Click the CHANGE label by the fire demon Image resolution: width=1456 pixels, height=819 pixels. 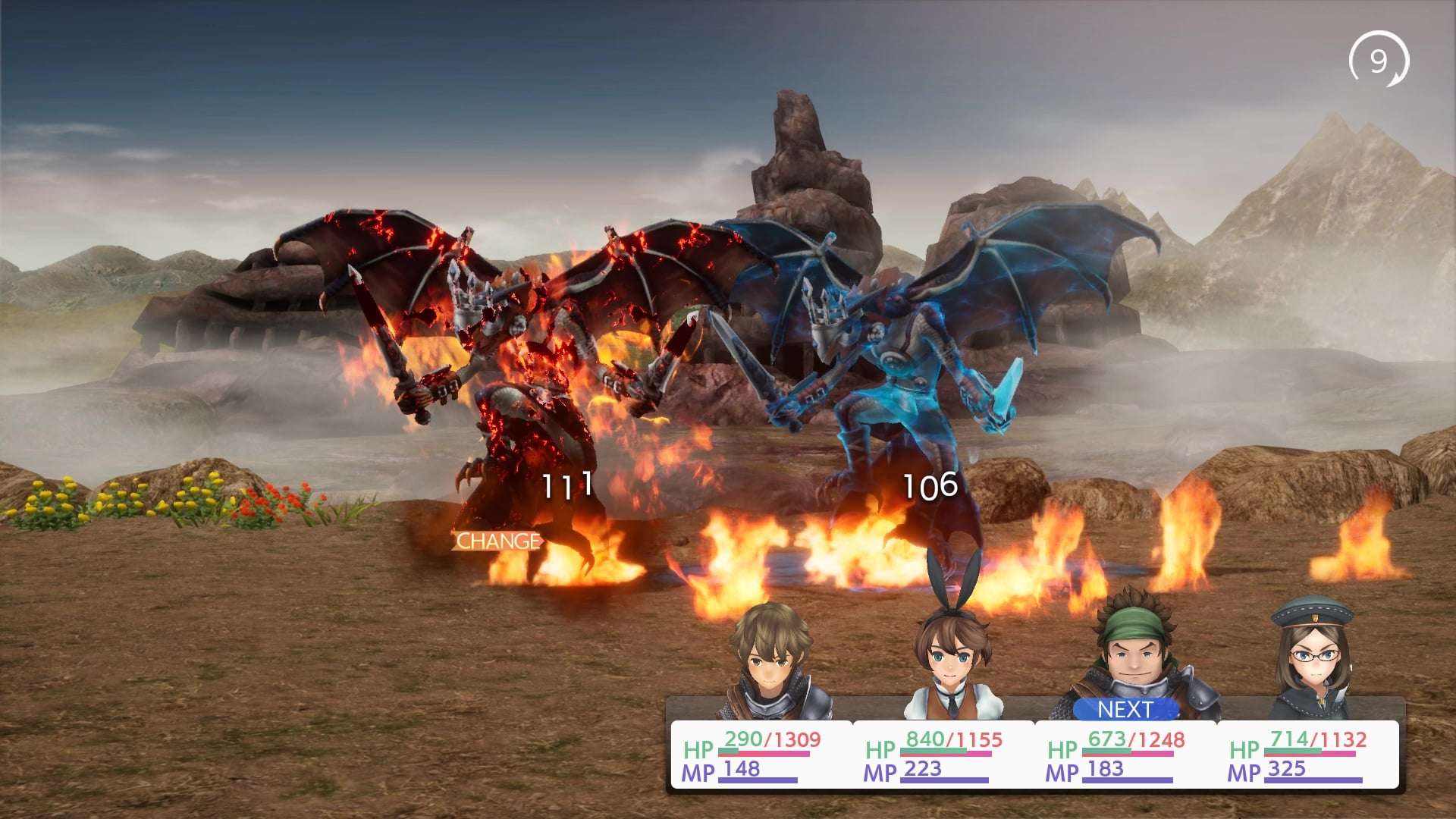click(x=498, y=541)
